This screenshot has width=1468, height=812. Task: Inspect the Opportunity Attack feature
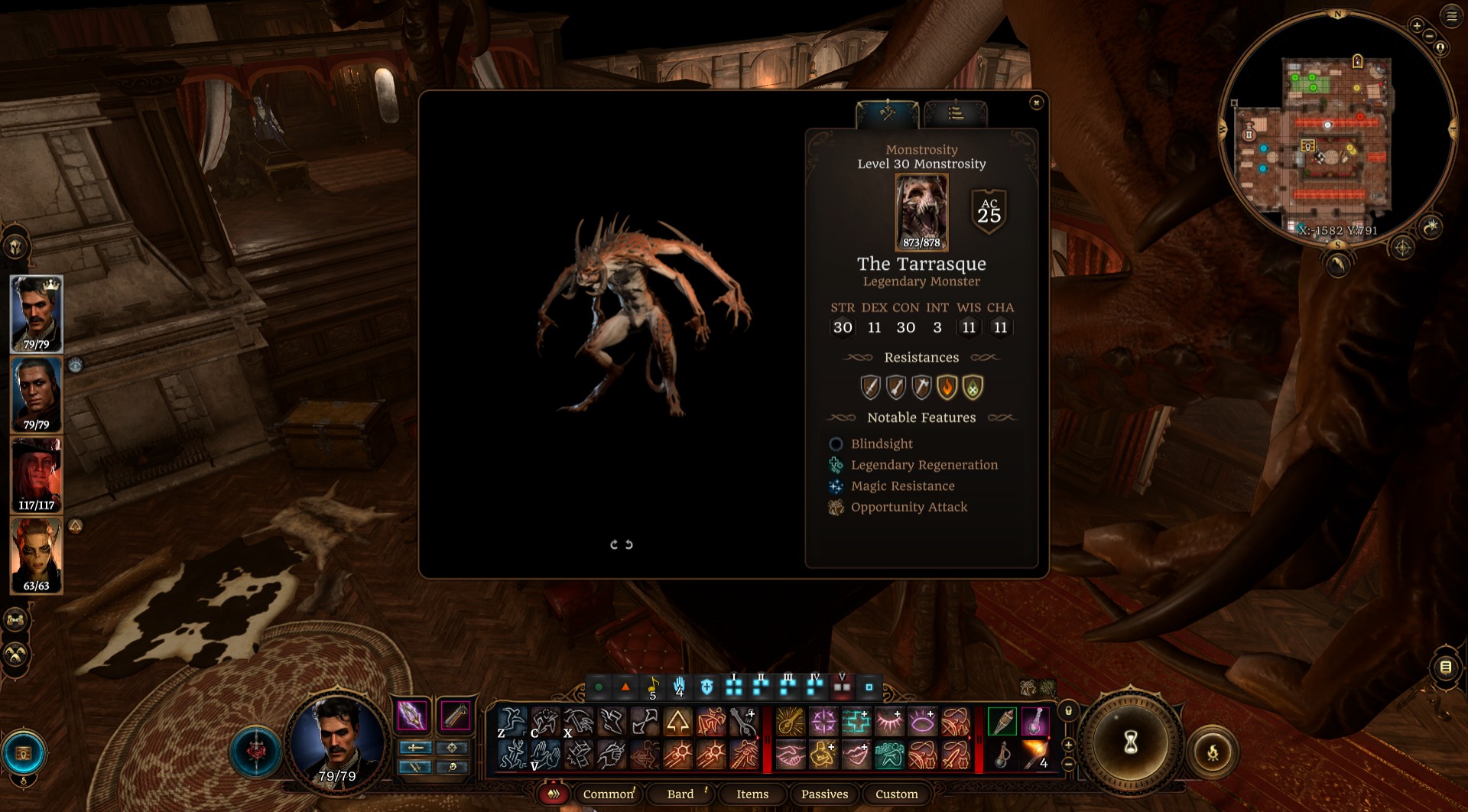908,508
